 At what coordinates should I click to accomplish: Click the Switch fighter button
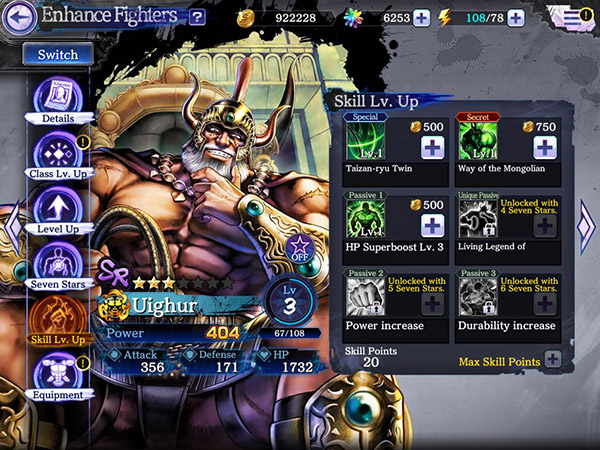[x=57, y=55]
